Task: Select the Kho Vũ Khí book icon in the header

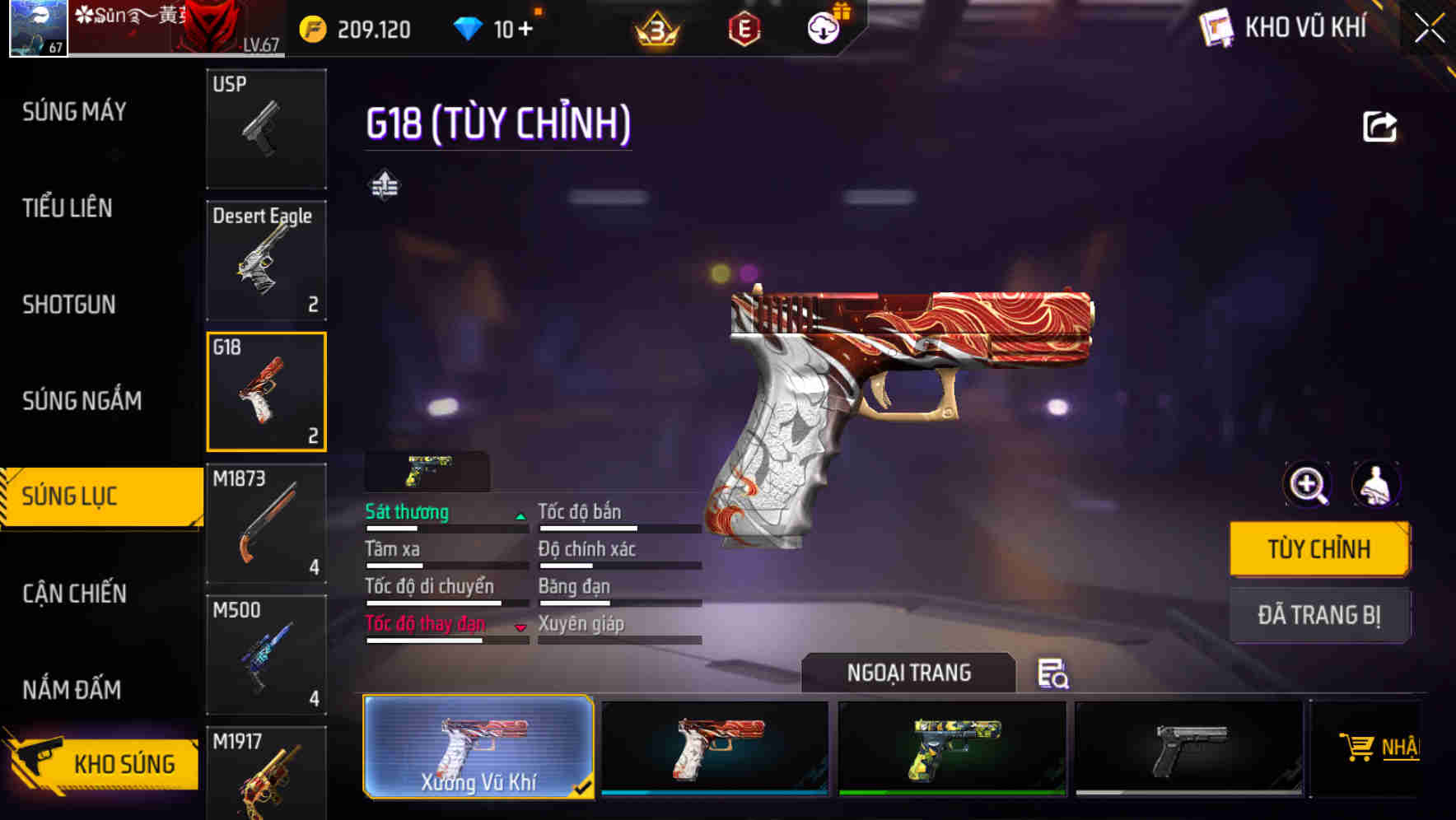Action: [x=1216, y=27]
